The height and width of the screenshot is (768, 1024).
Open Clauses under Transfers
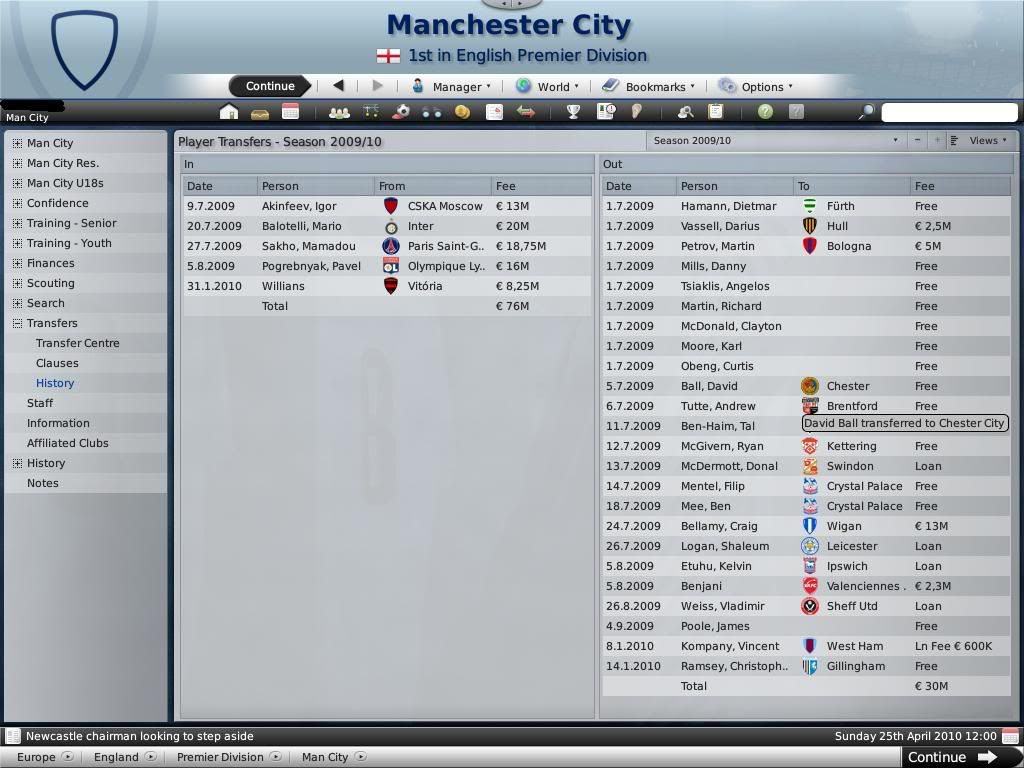tap(57, 363)
